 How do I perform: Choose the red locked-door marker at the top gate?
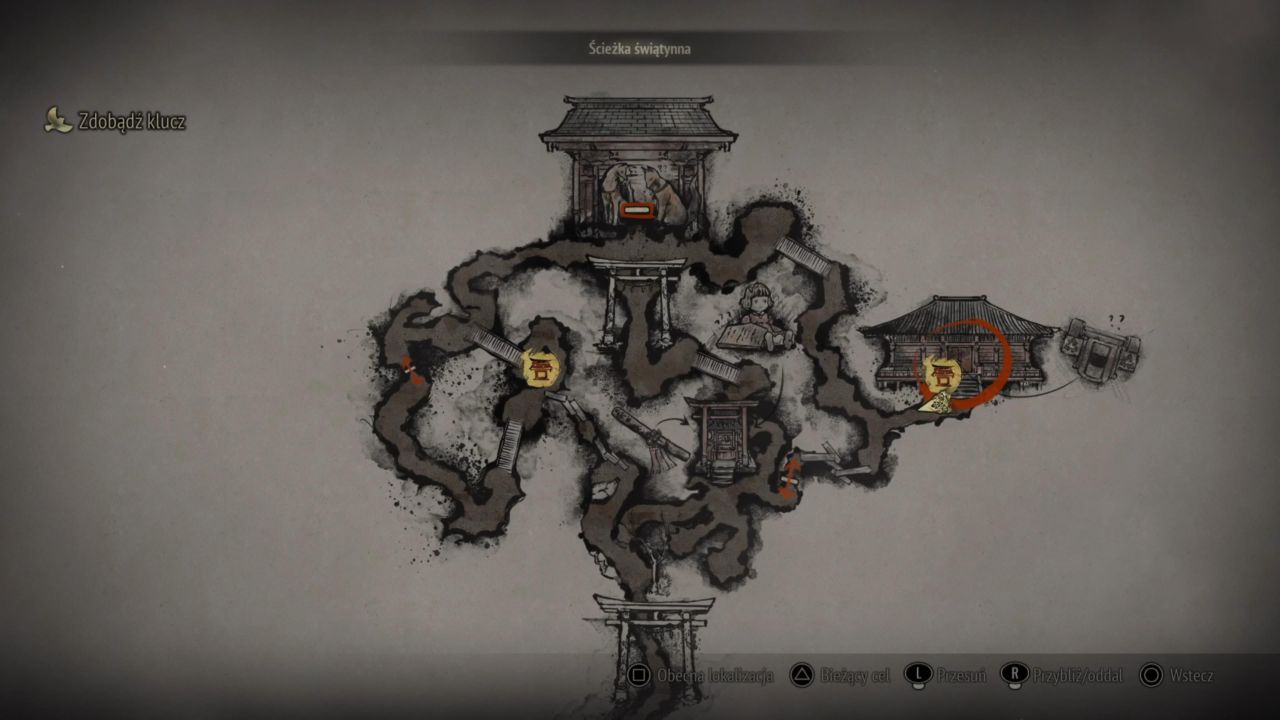[636, 210]
